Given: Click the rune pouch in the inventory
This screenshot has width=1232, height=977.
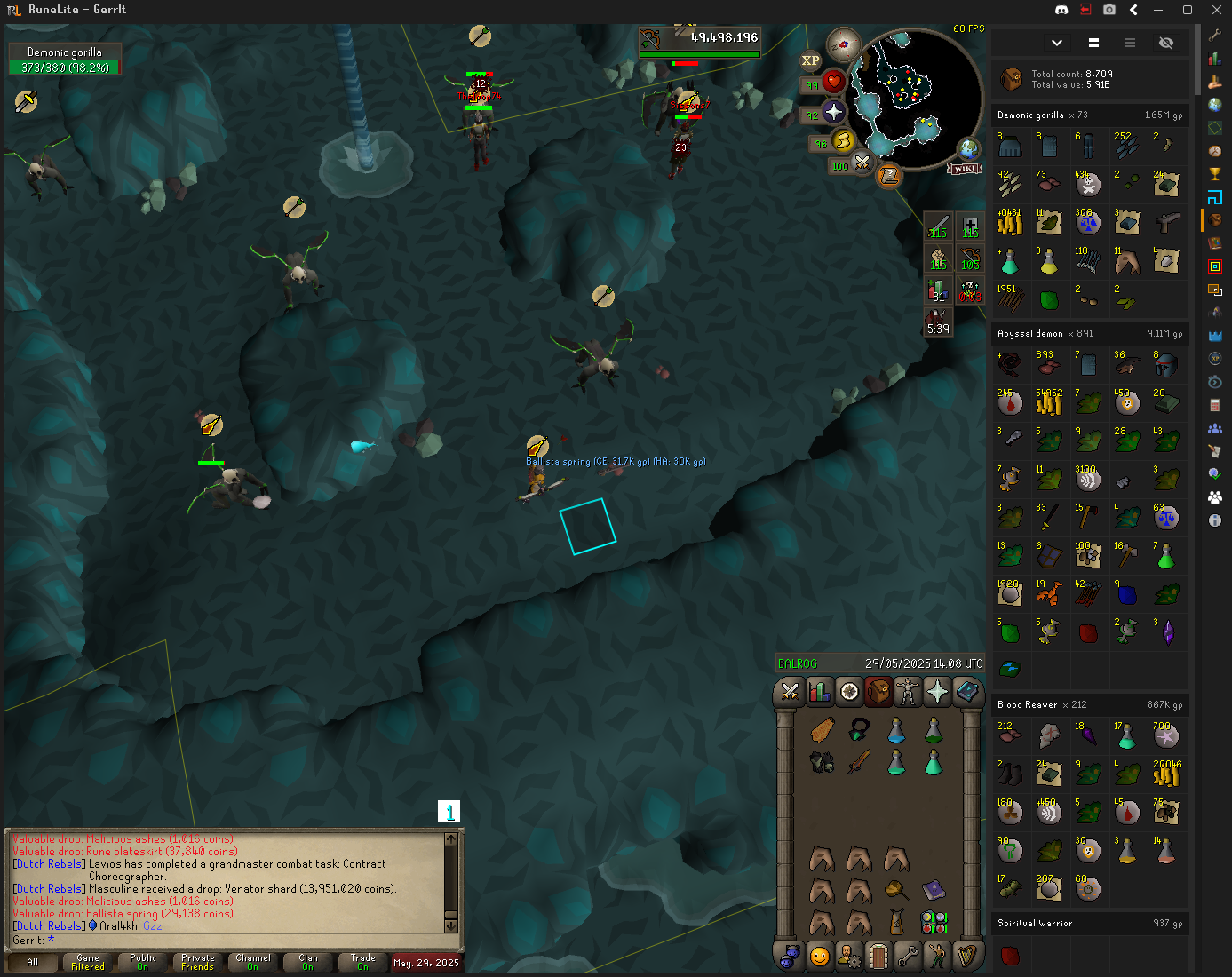Looking at the screenshot, I should tap(934, 923).
